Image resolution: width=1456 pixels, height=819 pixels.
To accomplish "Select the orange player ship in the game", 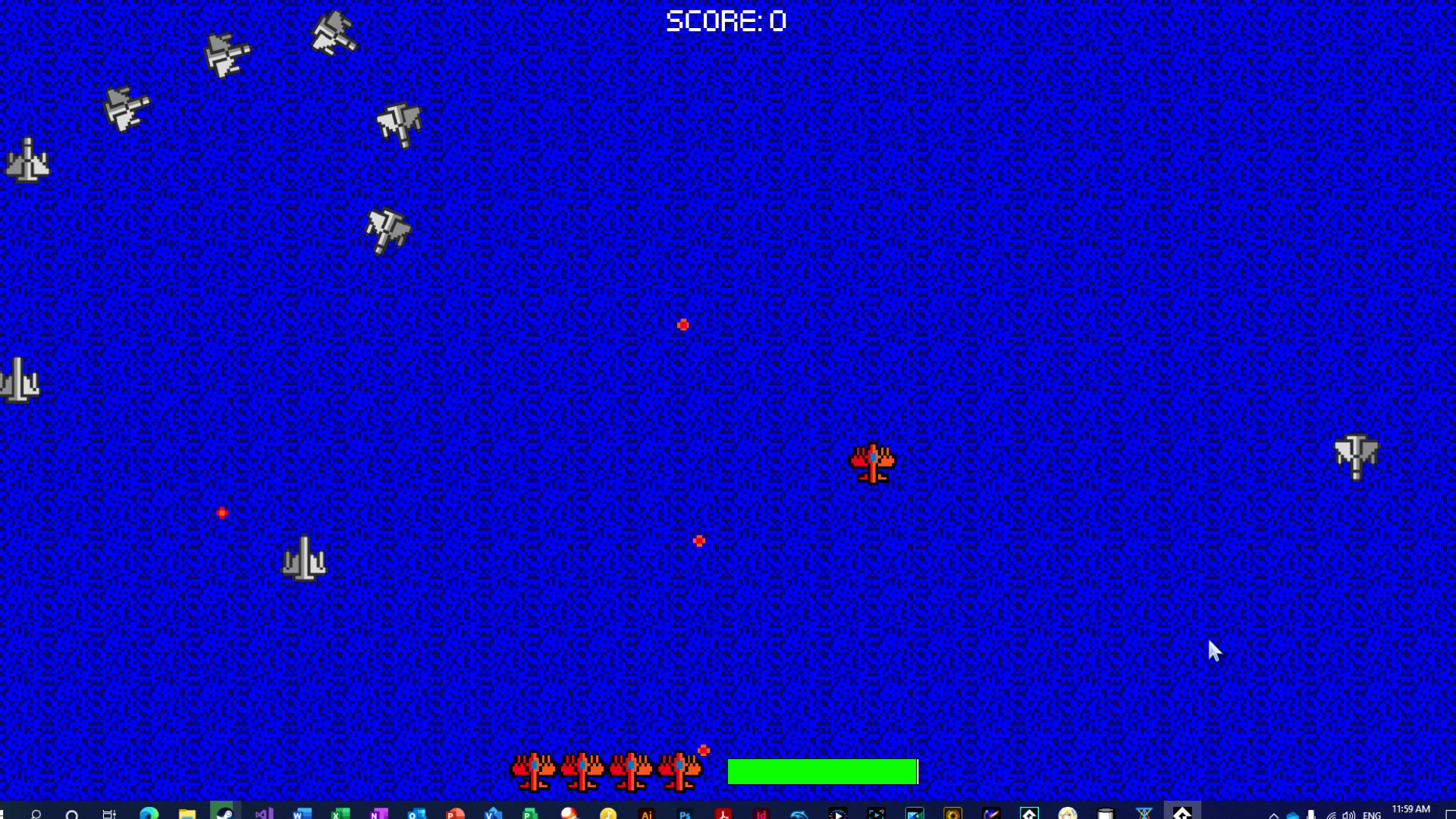I will pyautogui.click(x=873, y=463).
